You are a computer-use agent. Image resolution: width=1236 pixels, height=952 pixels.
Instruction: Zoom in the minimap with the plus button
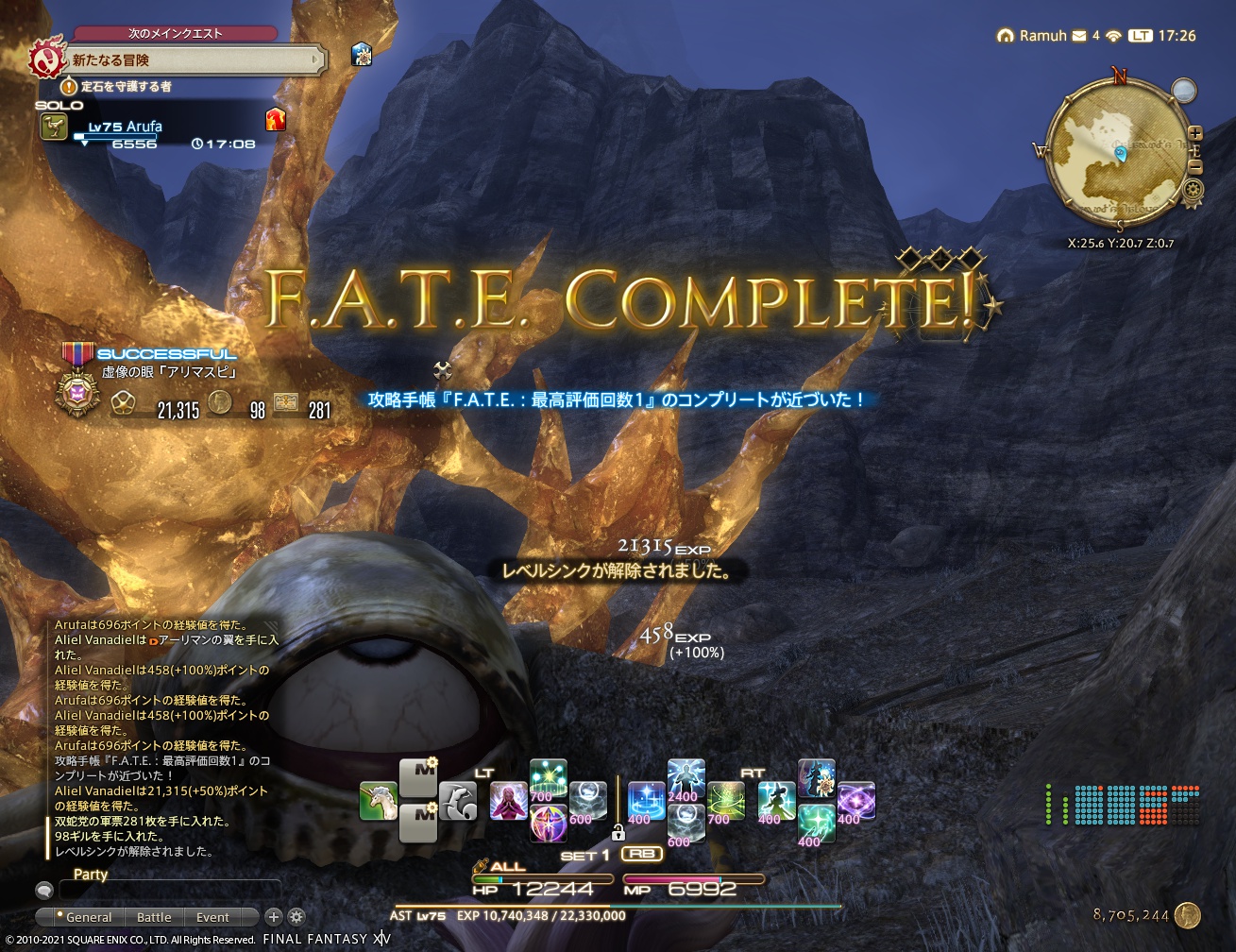pos(1195,133)
